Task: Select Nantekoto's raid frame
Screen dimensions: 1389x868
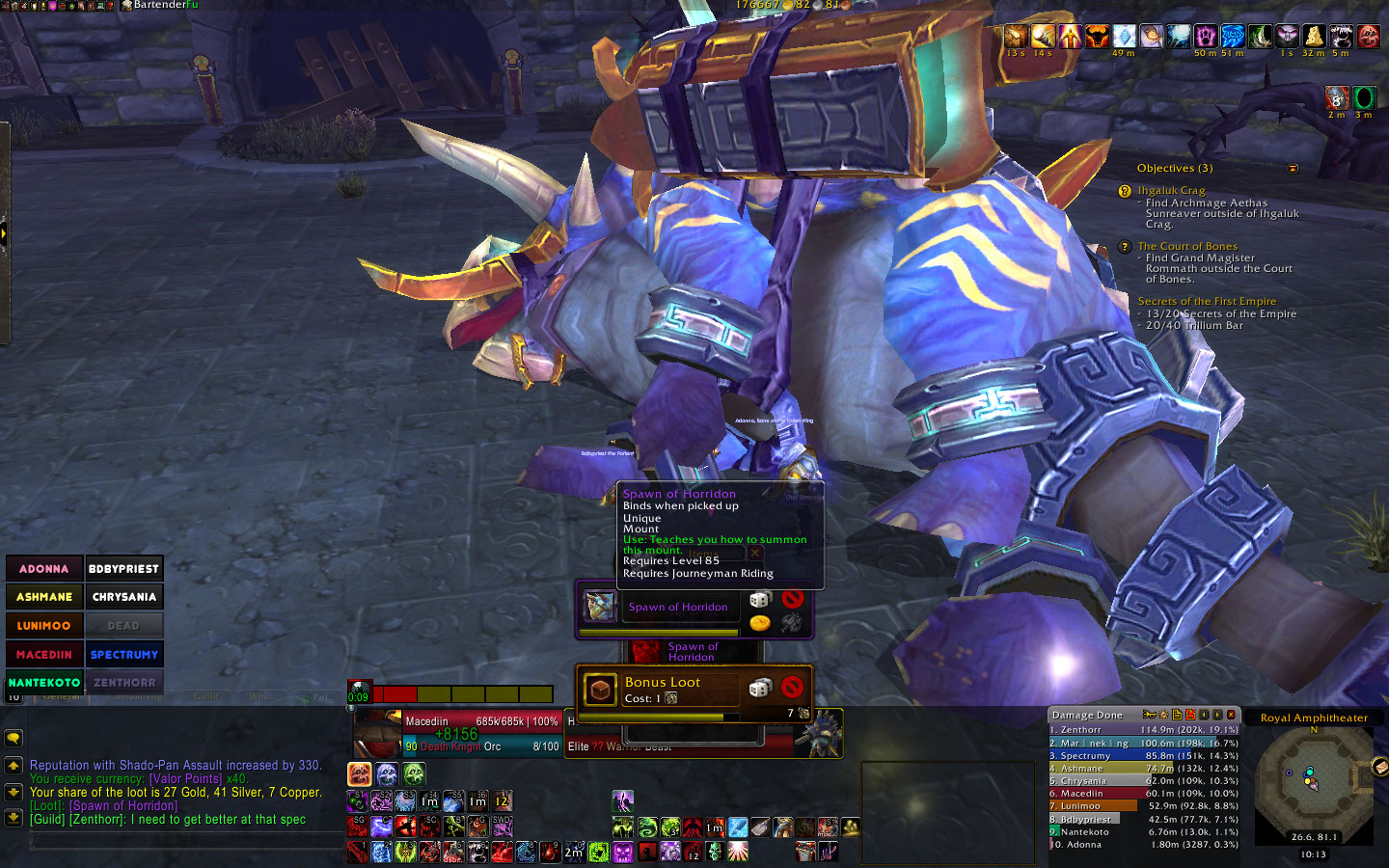Action: pos(44,682)
